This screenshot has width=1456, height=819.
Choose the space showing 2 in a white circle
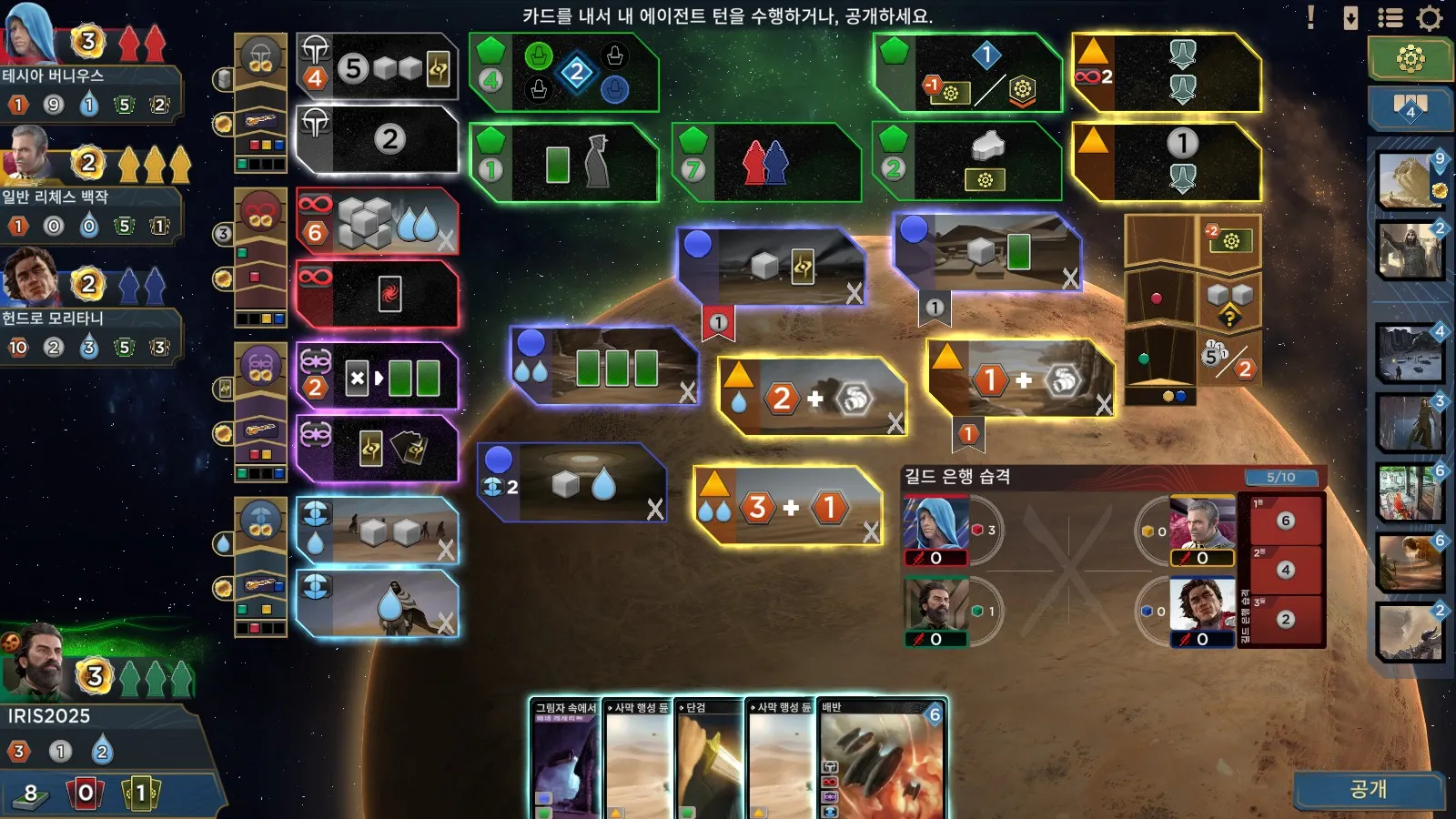376,139
